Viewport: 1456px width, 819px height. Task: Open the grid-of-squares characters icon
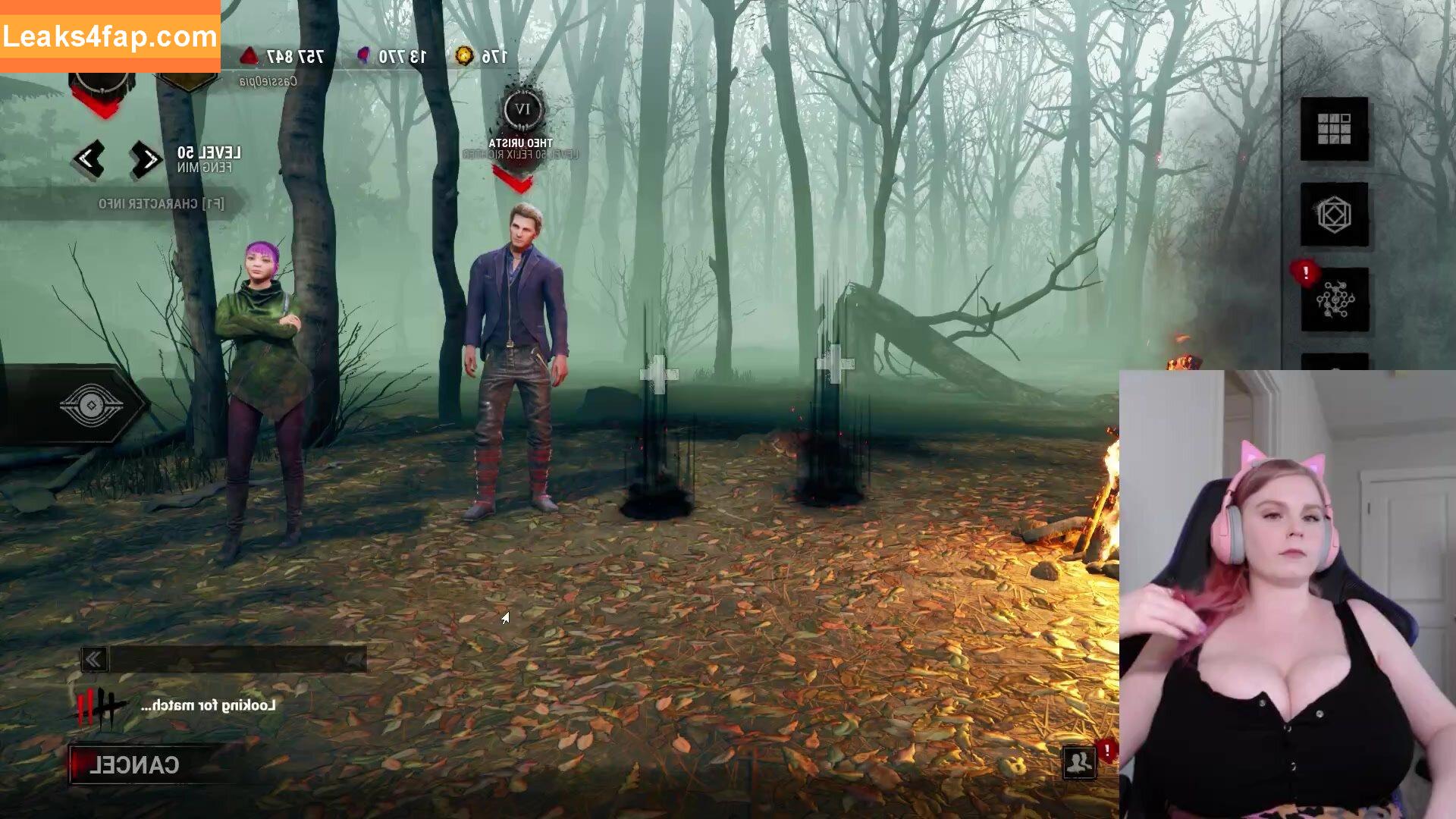[x=1334, y=129]
